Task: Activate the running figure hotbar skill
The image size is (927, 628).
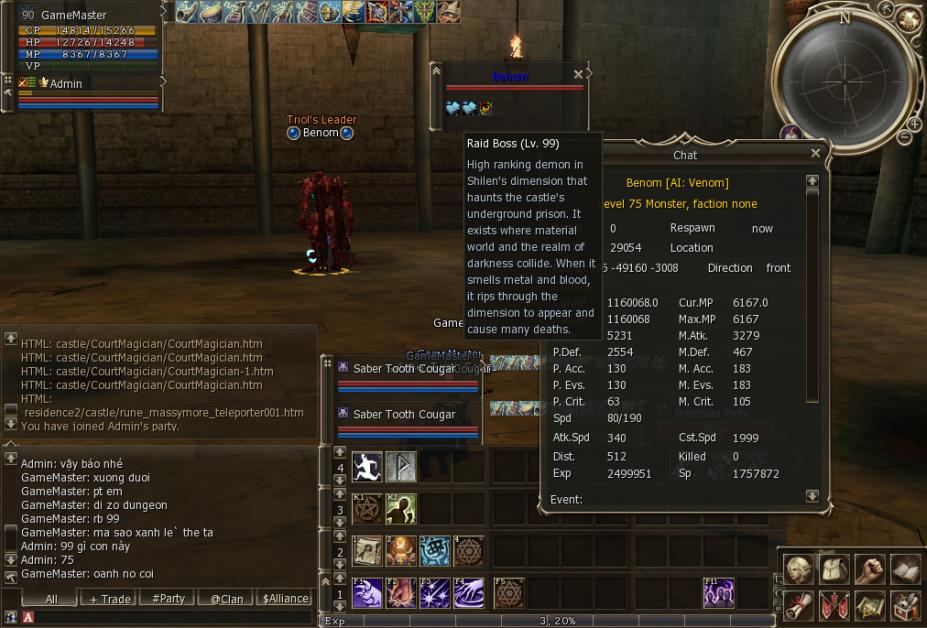Action: tap(367, 466)
